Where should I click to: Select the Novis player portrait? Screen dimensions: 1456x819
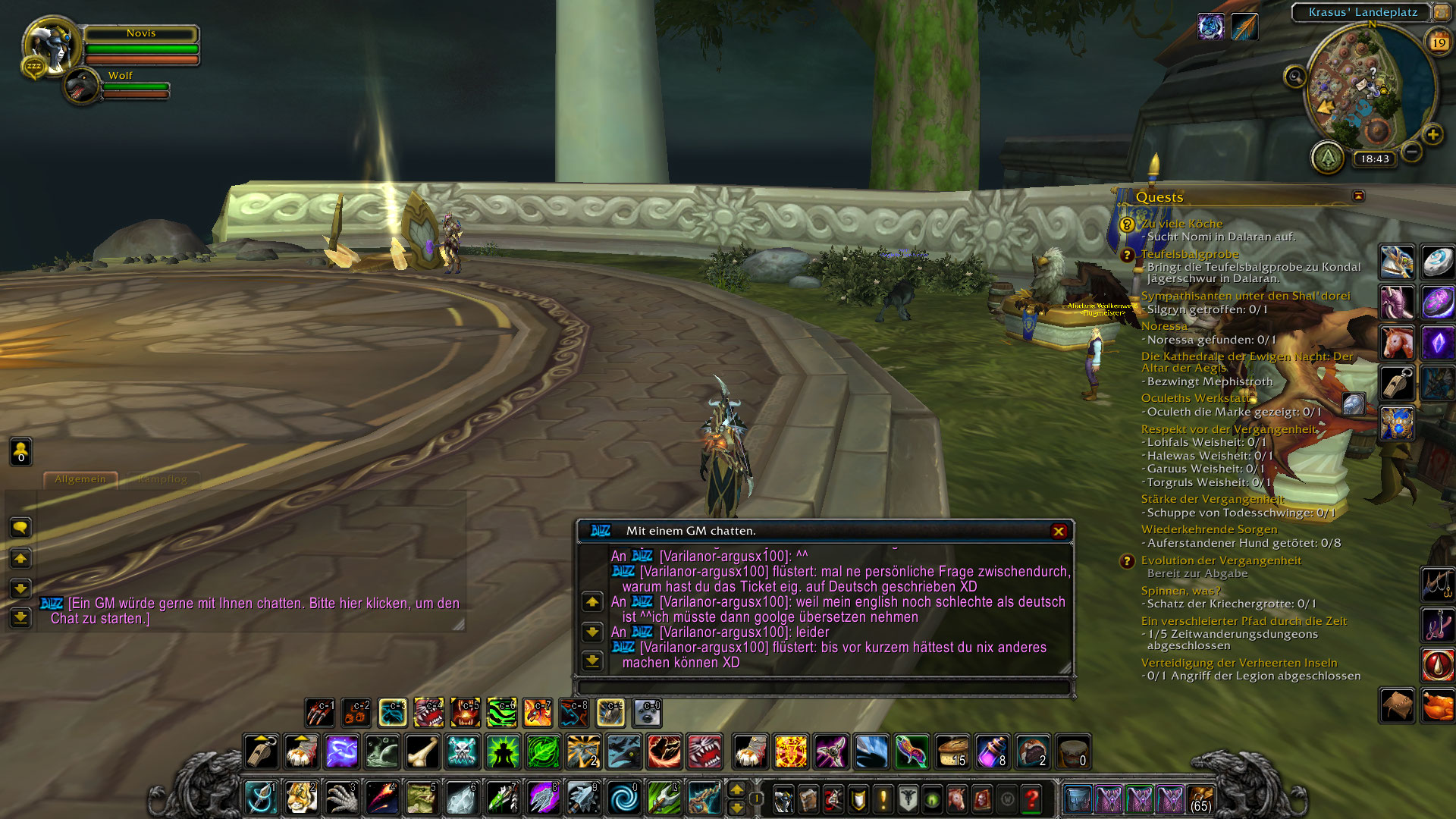tap(52, 45)
